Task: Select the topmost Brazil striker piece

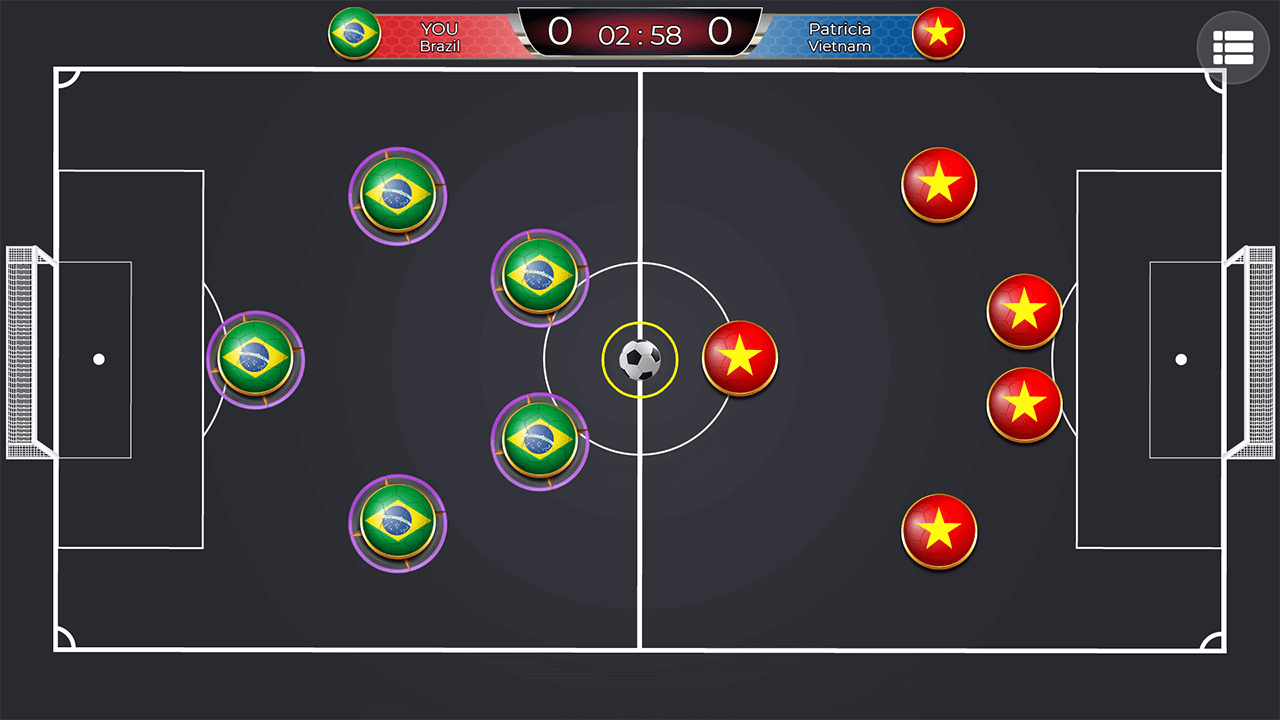Action: (x=398, y=196)
